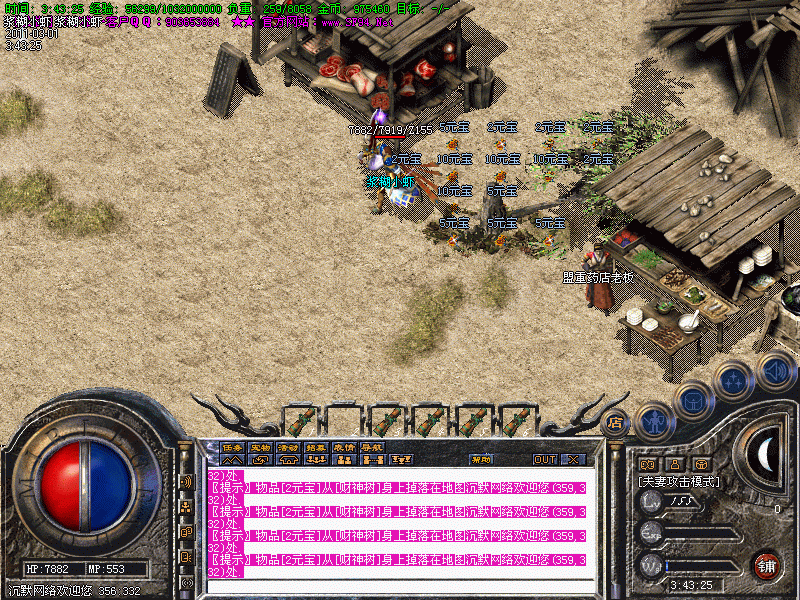Open the 店 shop button
Viewport: 800px width, 600px height.
615,422
